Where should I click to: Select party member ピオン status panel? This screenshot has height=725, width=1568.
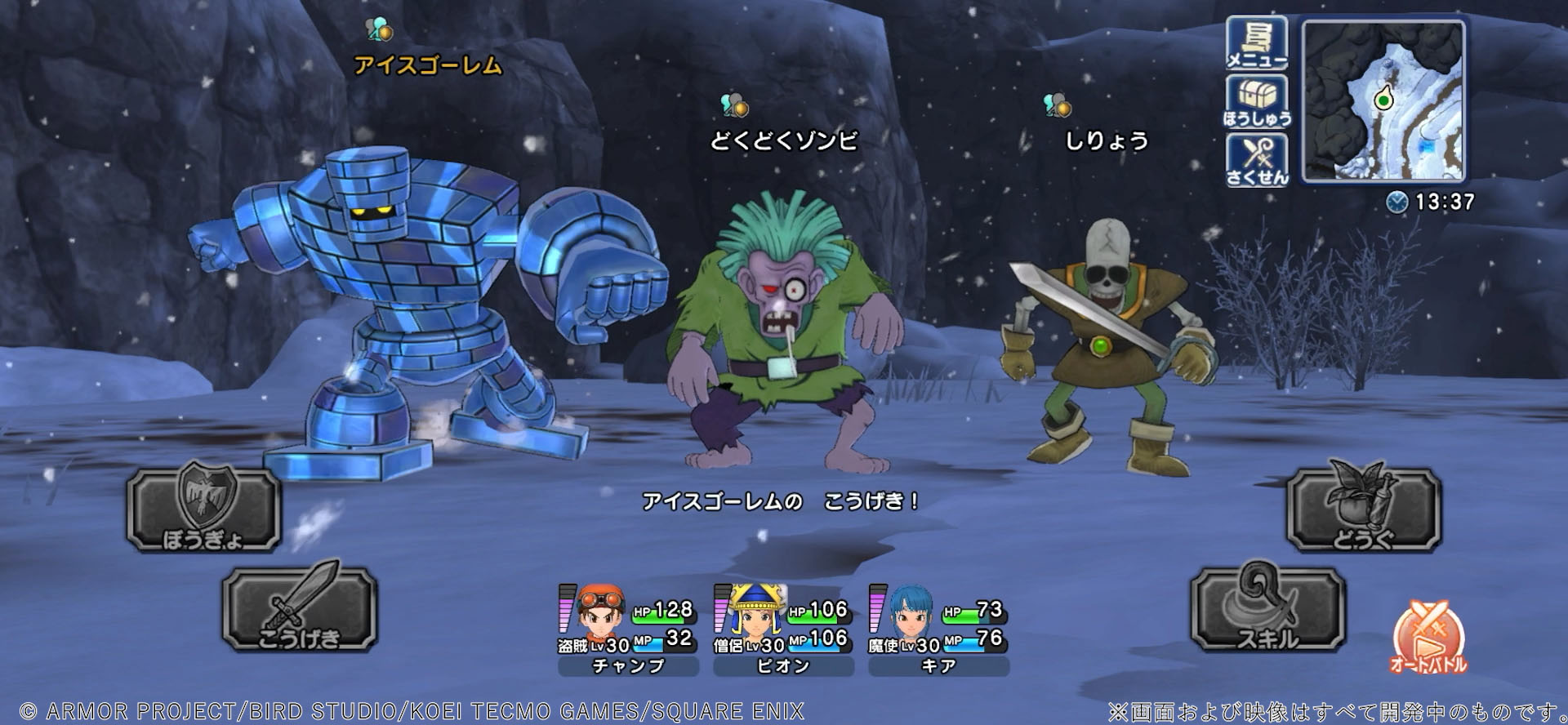pos(783,630)
